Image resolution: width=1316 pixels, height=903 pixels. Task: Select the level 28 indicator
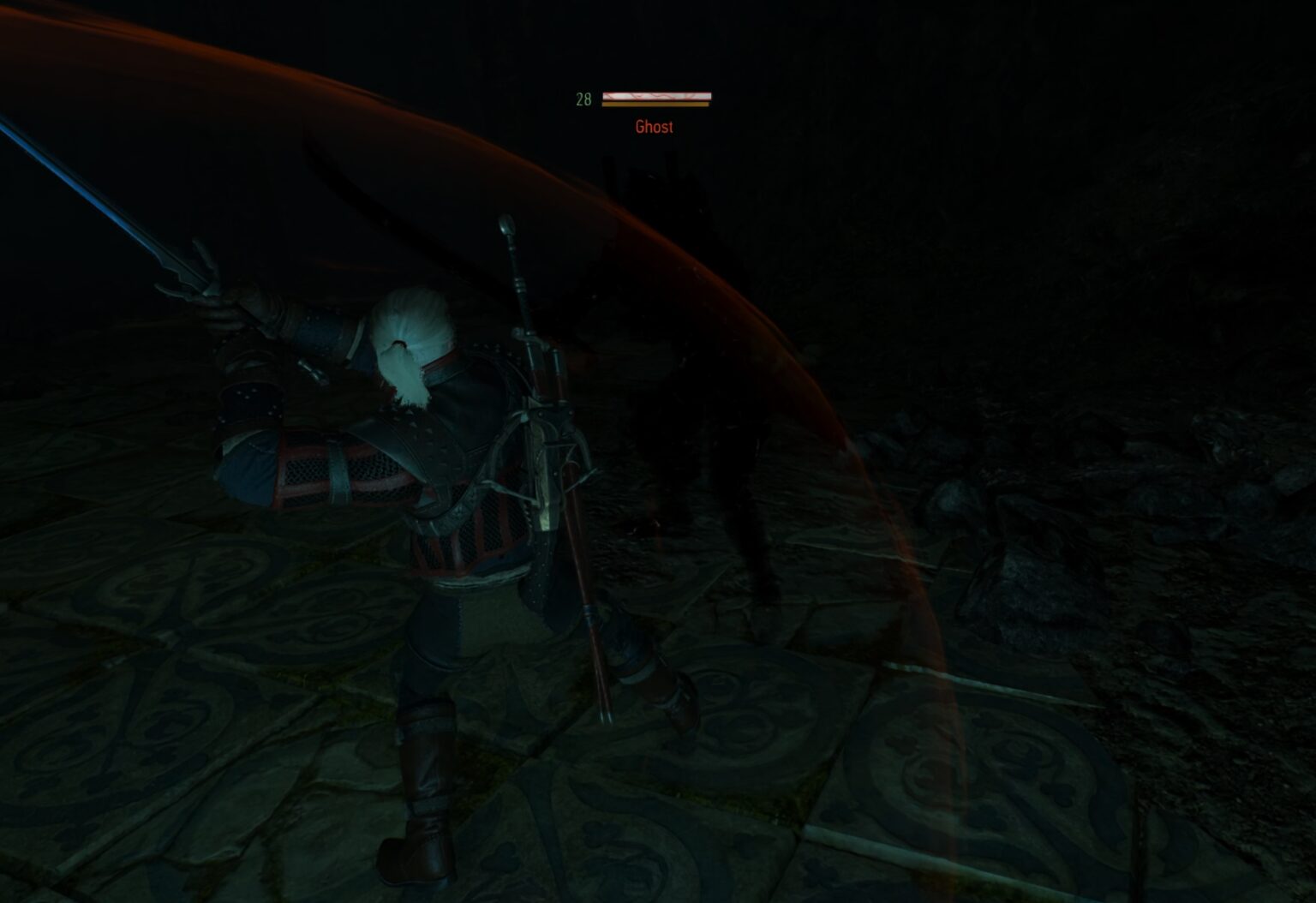click(x=583, y=99)
